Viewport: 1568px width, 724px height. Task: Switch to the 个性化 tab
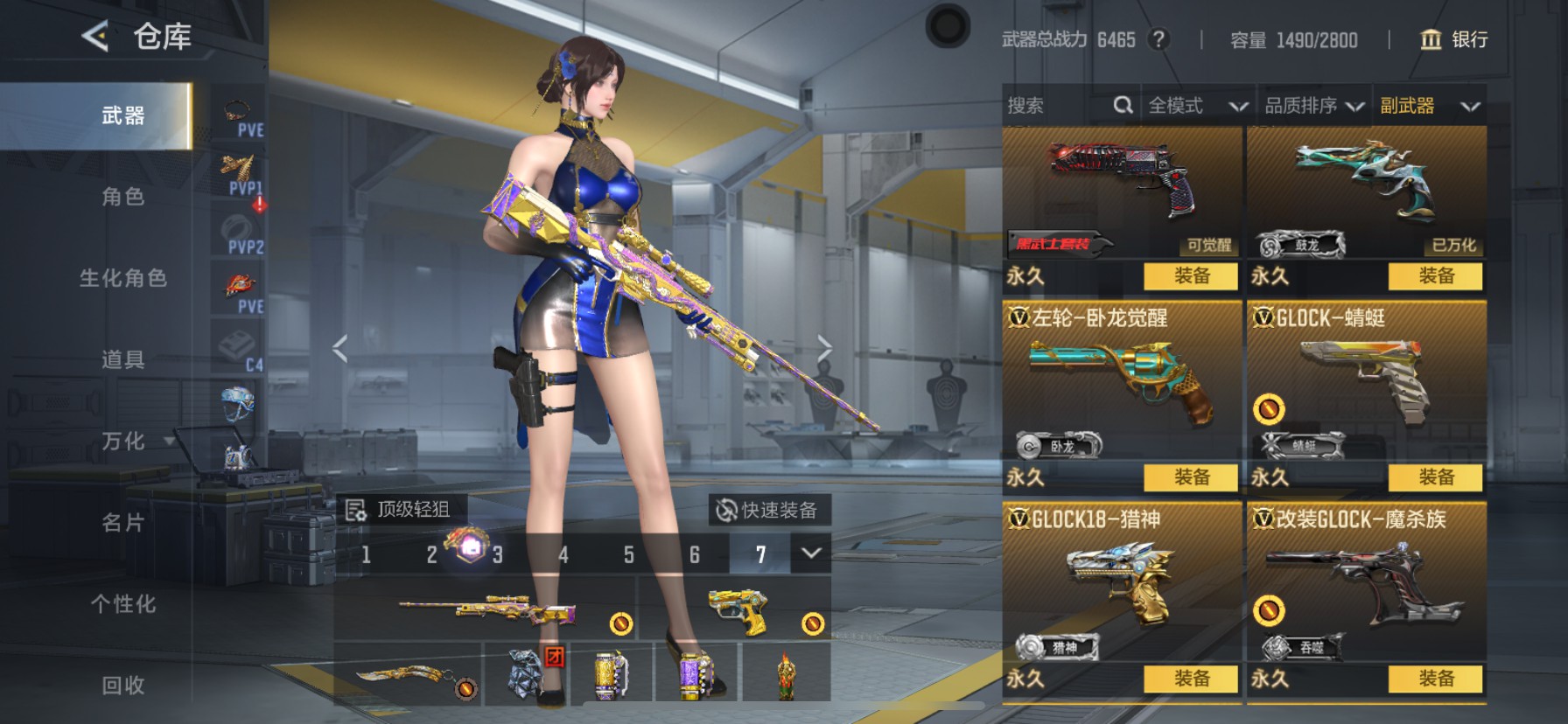(x=123, y=604)
